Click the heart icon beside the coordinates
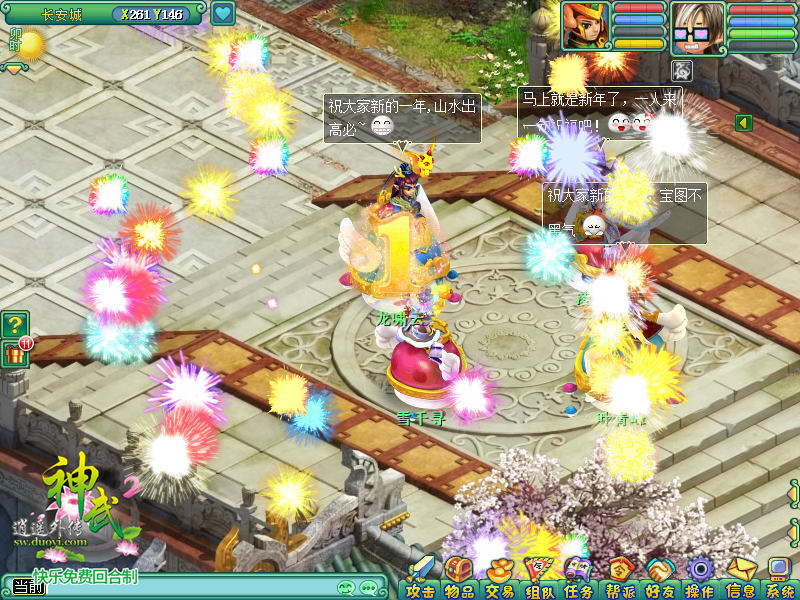The width and height of the screenshot is (800, 600). [x=222, y=14]
